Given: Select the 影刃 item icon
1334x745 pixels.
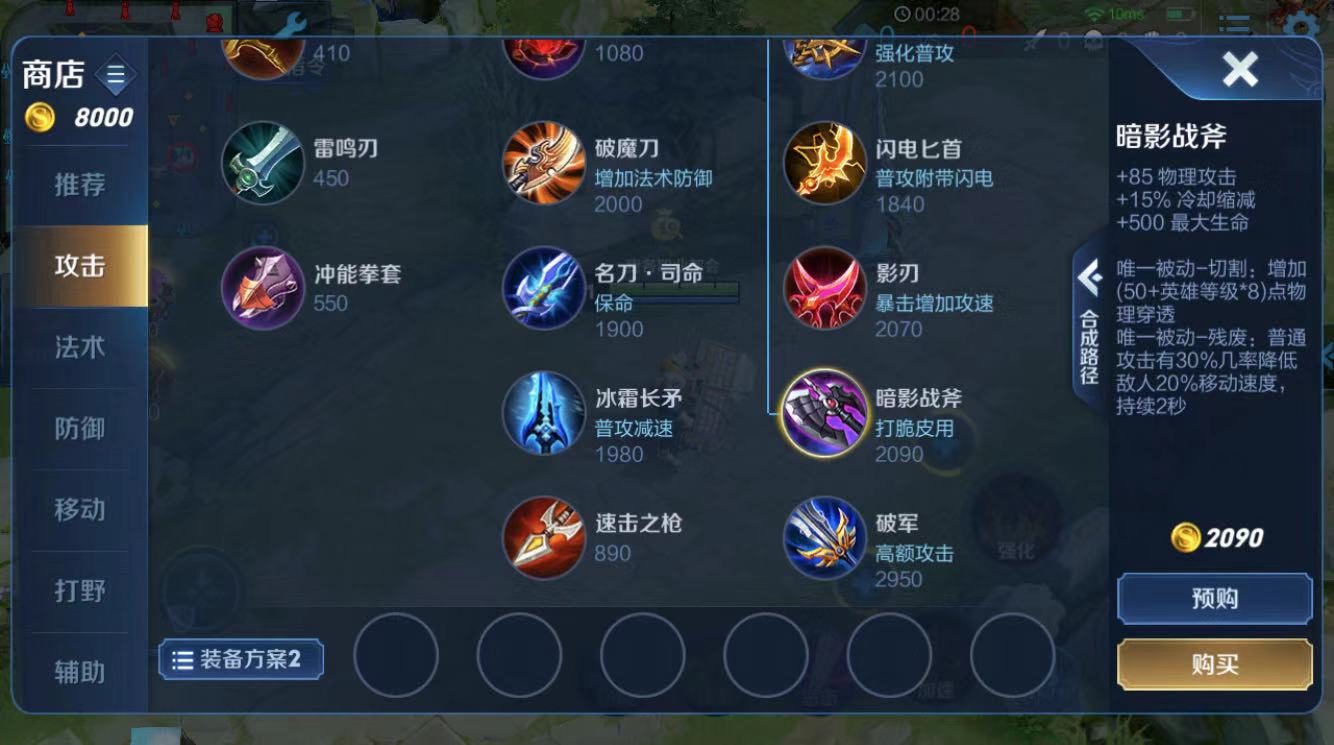Looking at the screenshot, I should click(x=823, y=290).
